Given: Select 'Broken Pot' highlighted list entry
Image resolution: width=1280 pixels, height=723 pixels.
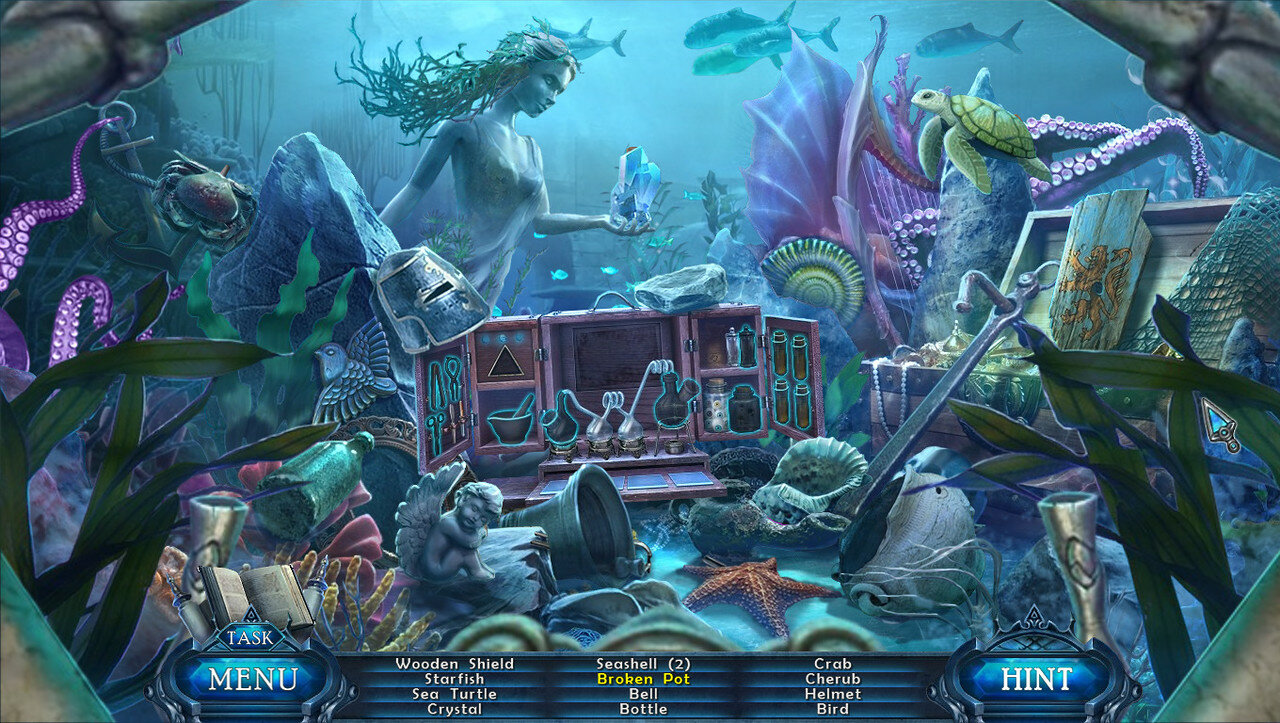Looking at the screenshot, I should (x=643, y=679).
